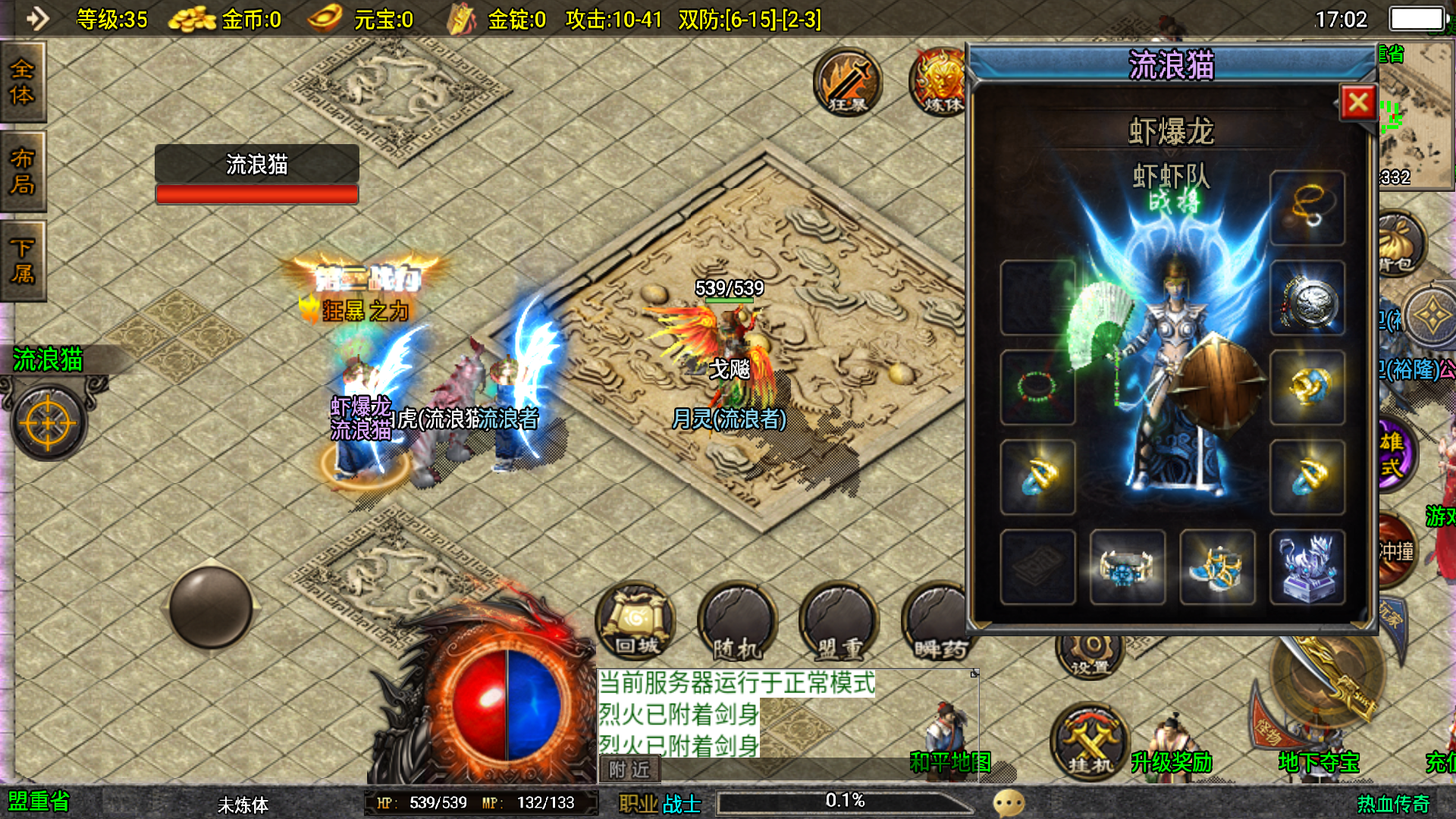Activate the 狂暴 rage skill icon

[x=848, y=82]
